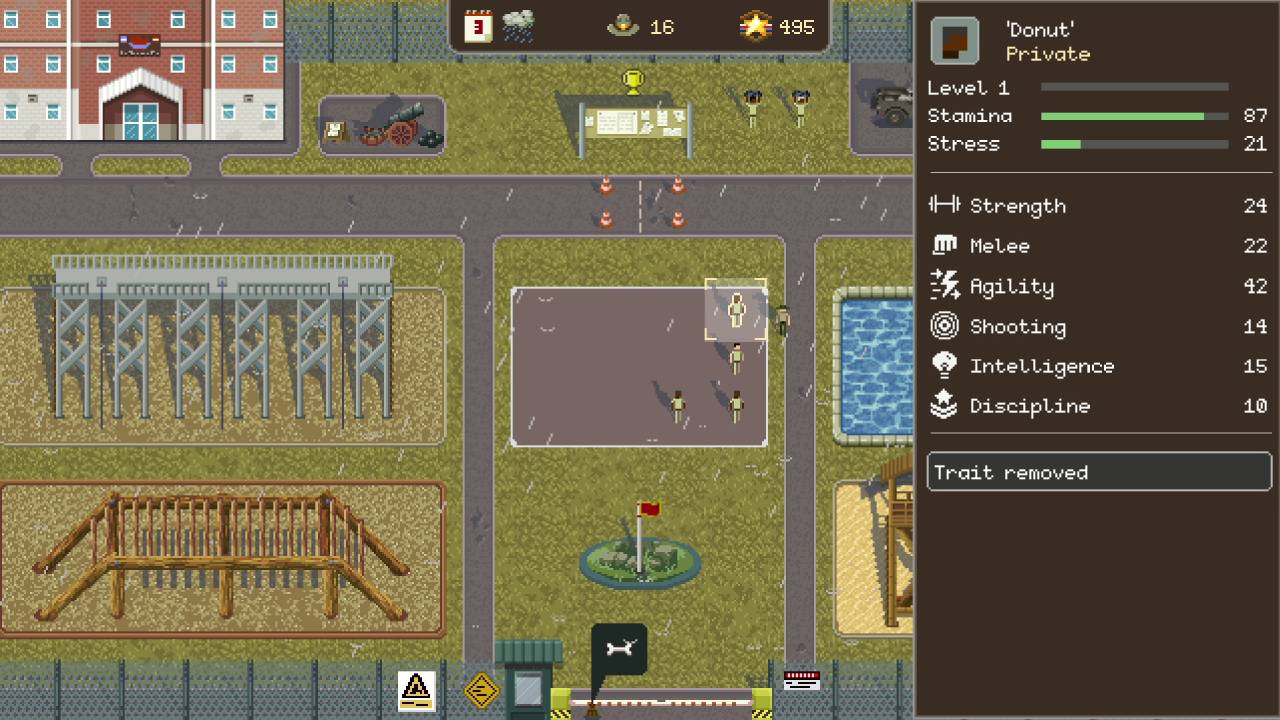The width and height of the screenshot is (1280, 720).
Task: Select the Discipline stat icon
Action: click(x=944, y=406)
